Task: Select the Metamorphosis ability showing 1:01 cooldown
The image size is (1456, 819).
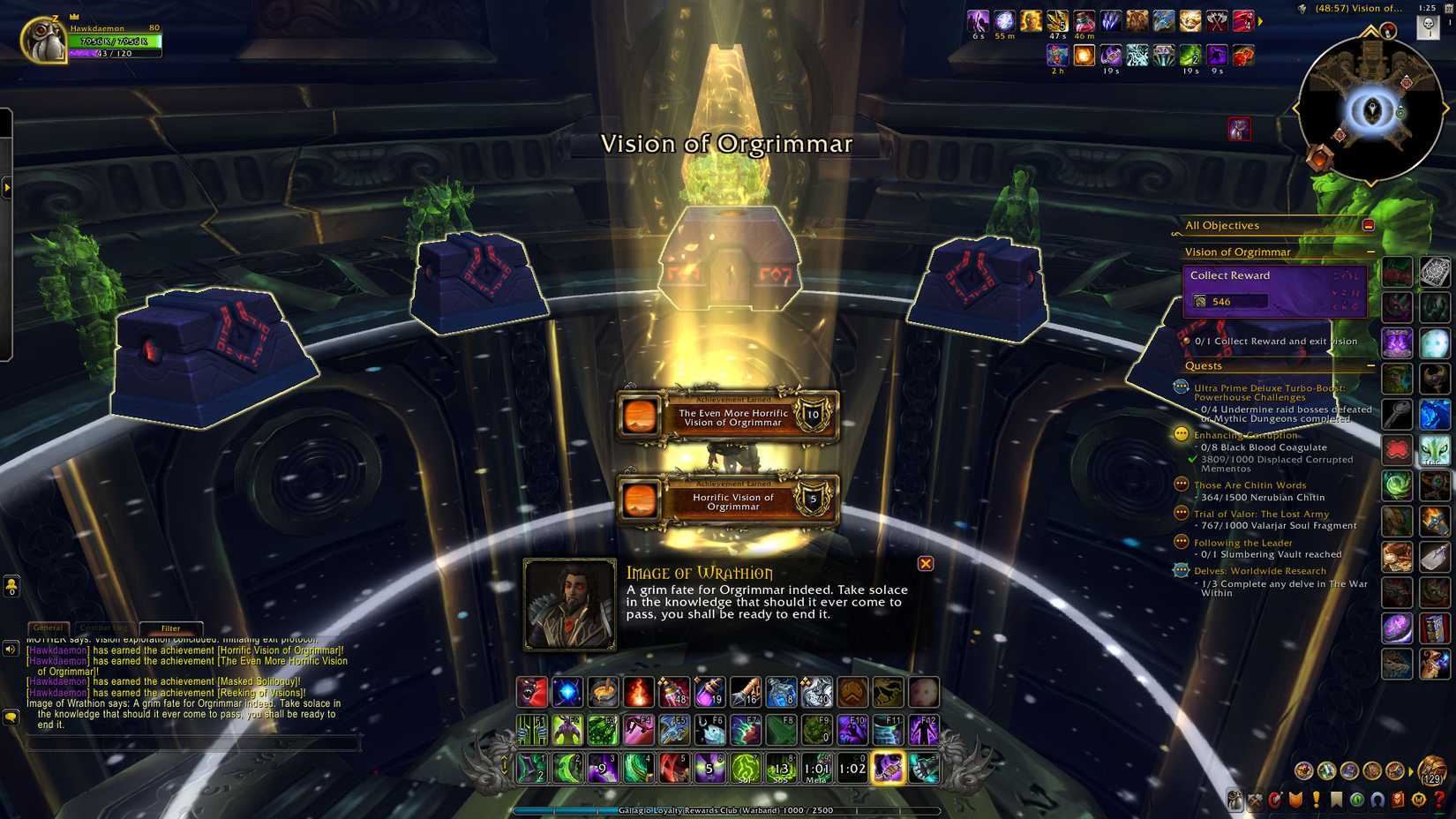Action: tap(816, 769)
